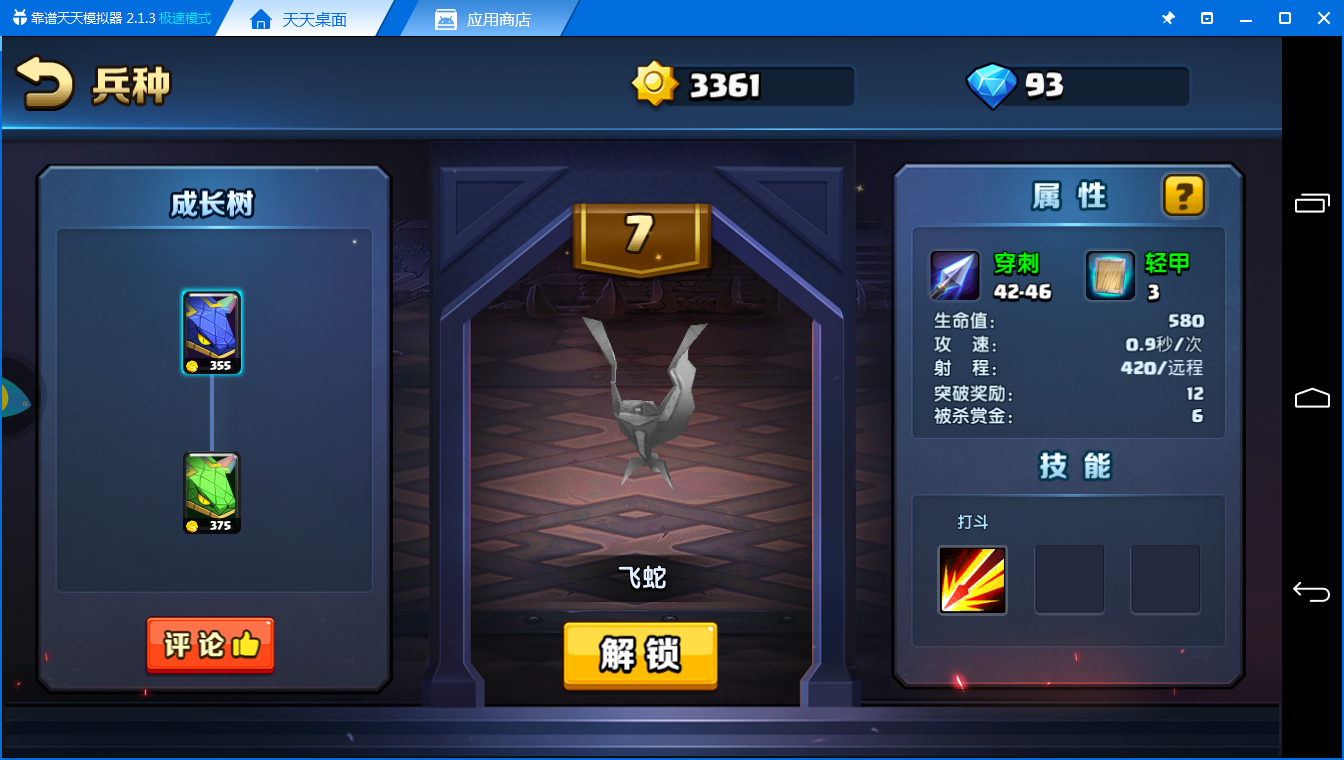Open the 评论 comments button
This screenshot has width=1344, height=760.
click(x=210, y=645)
